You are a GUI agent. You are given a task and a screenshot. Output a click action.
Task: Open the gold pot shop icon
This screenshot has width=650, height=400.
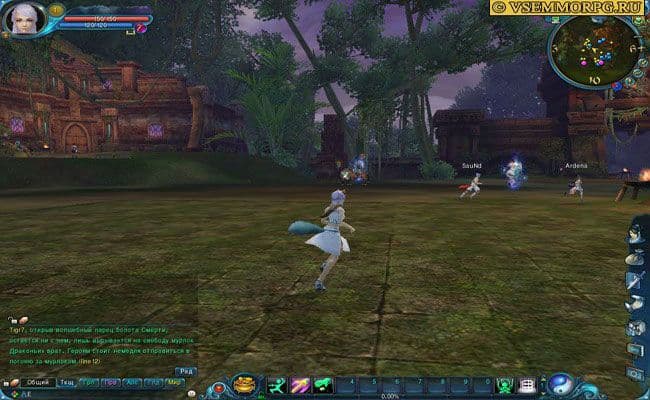pos(244,384)
